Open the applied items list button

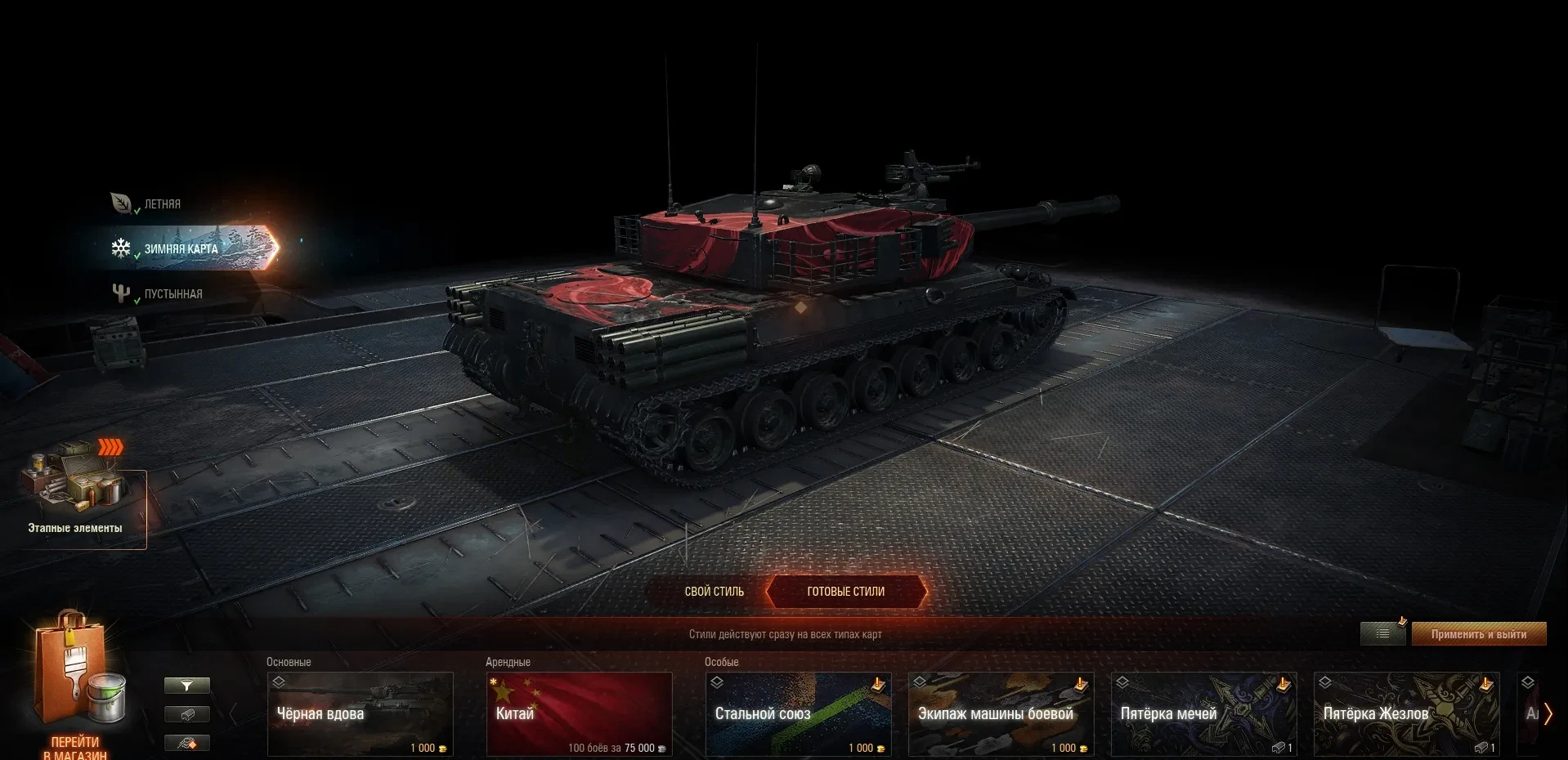[x=1382, y=634]
